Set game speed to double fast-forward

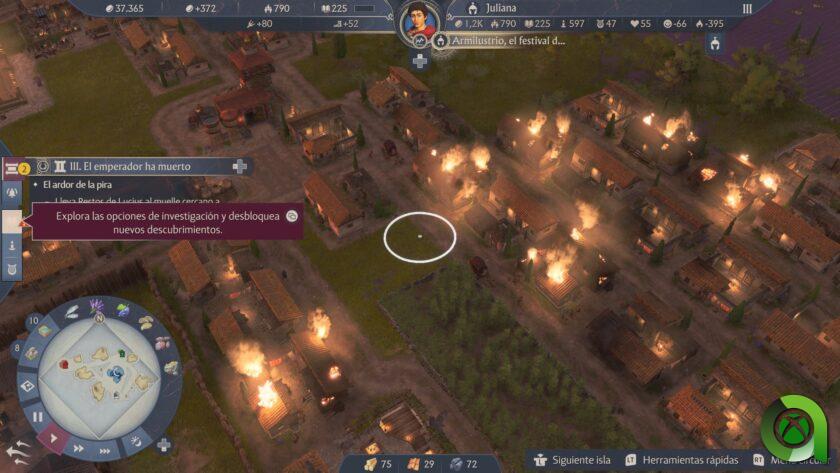click(79, 449)
